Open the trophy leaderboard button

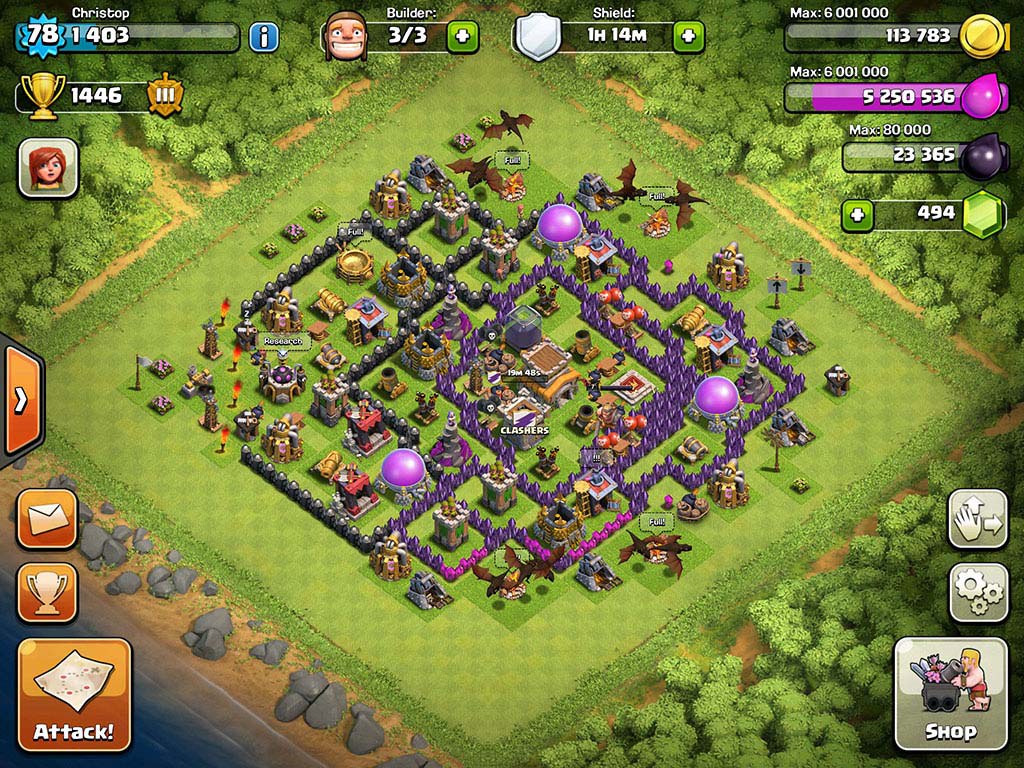coord(47,592)
